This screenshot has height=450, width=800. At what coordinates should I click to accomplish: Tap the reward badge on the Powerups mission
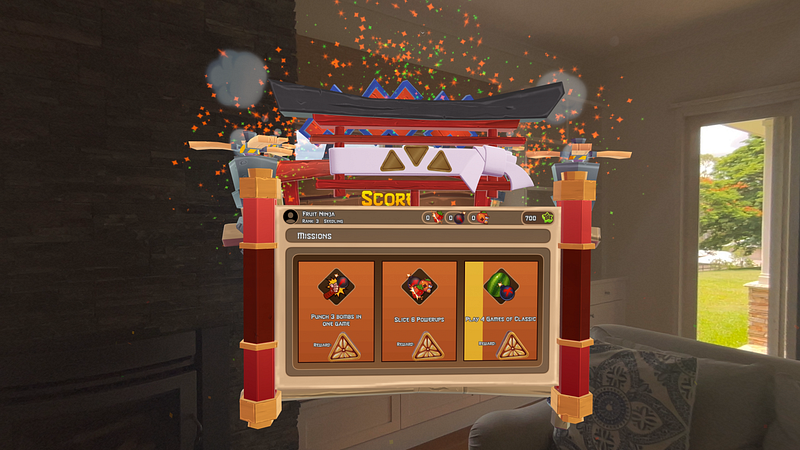pyautogui.click(x=432, y=345)
